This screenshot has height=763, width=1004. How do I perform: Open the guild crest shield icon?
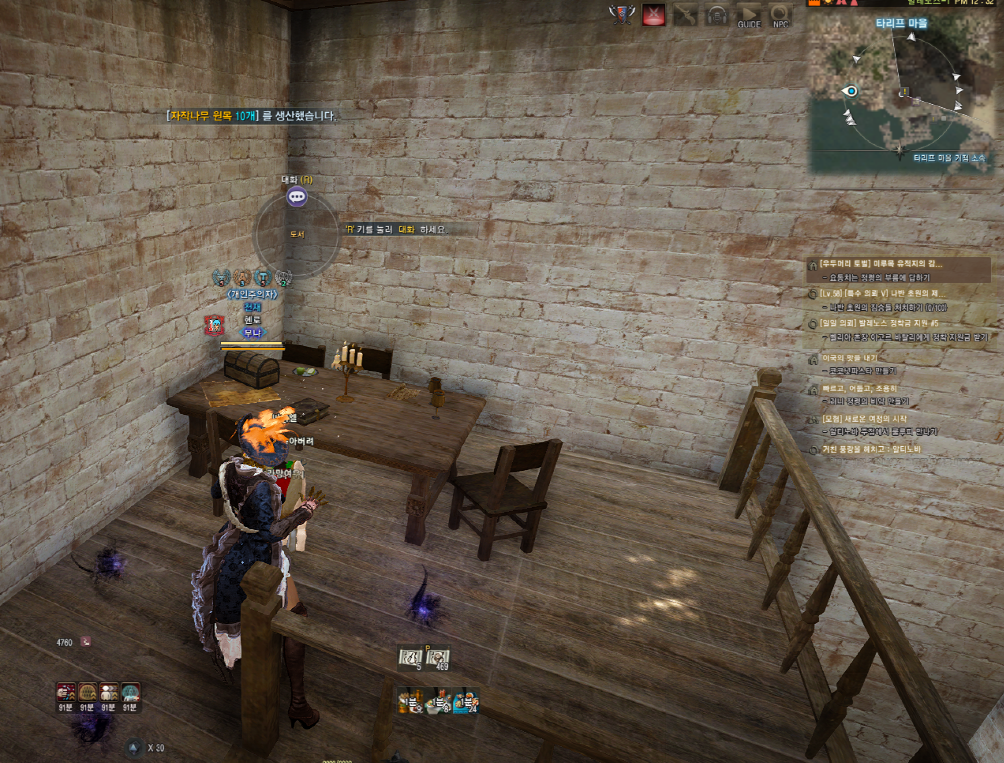pyautogui.click(x=621, y=15)
